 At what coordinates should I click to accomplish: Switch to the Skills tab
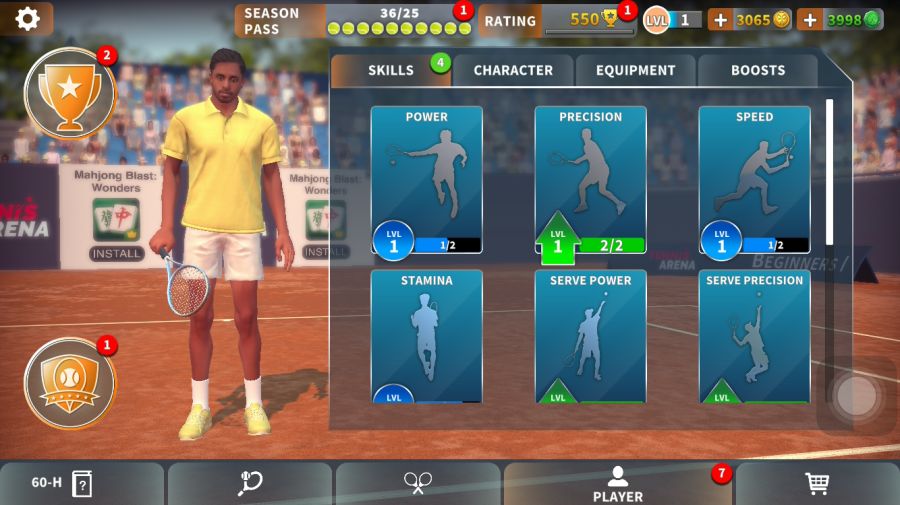coord(391,70)
